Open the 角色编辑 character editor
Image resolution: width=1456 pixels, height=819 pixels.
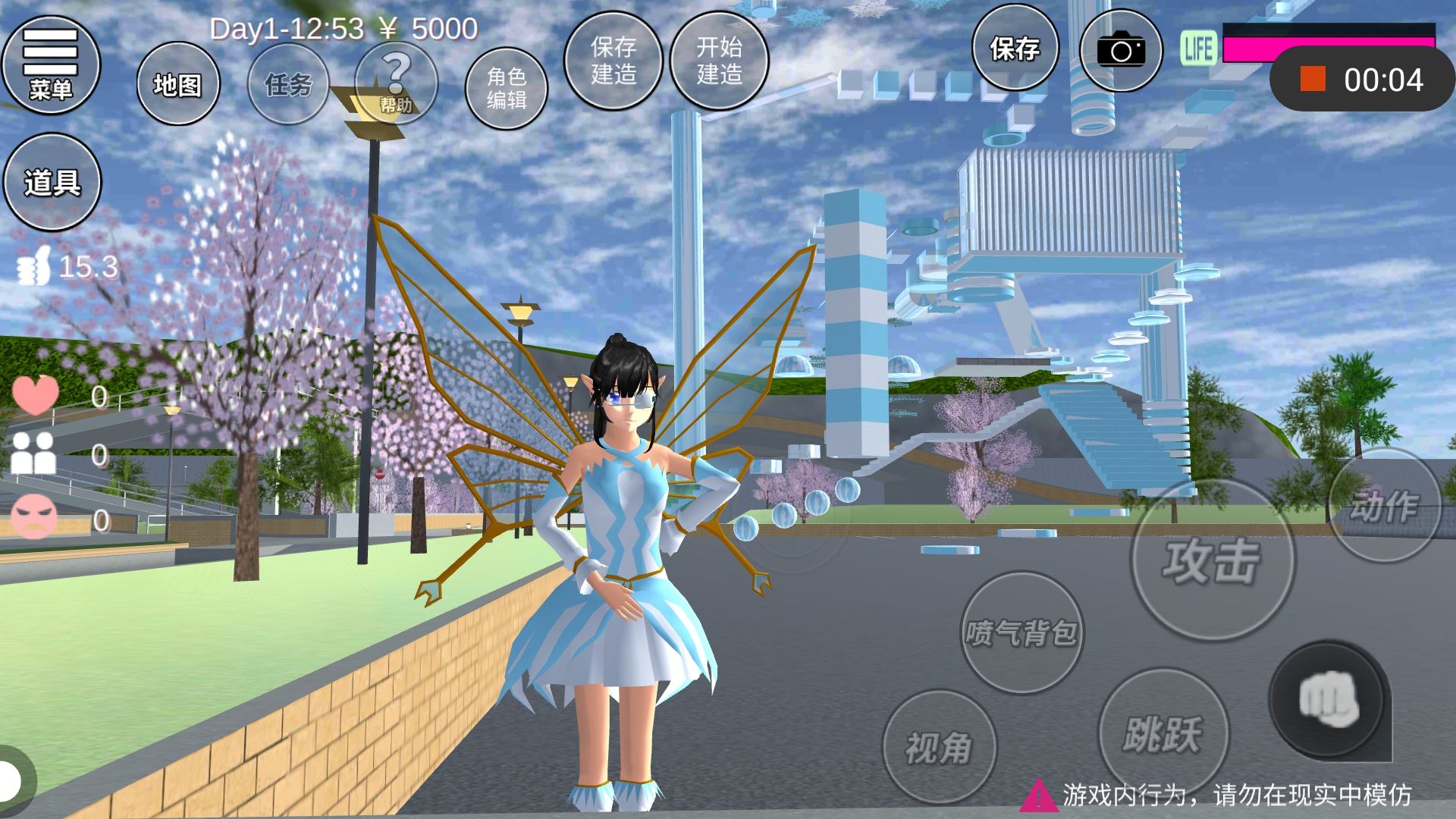click(506, 86)
